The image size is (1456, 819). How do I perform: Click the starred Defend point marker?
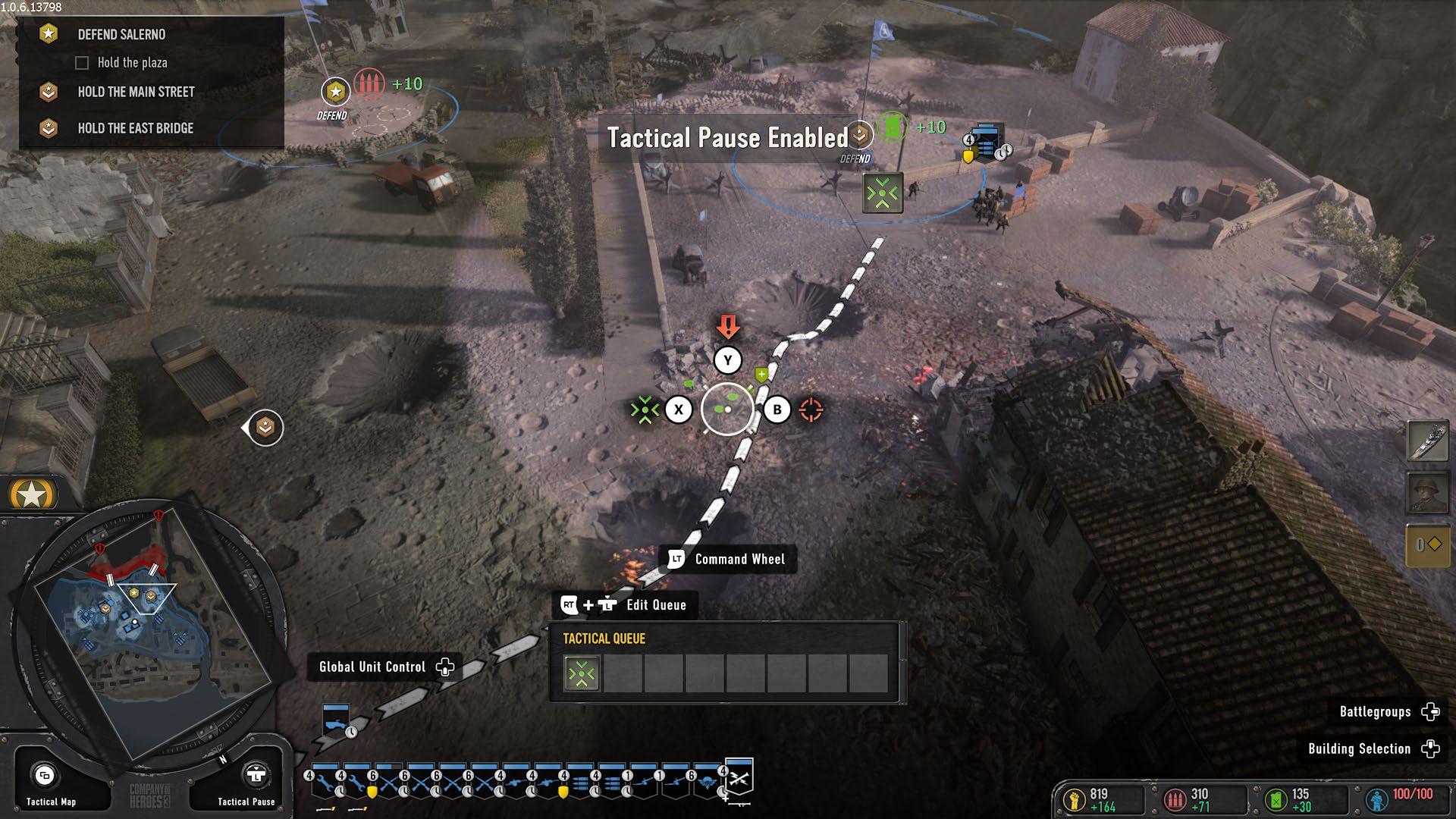coord(334,93)
